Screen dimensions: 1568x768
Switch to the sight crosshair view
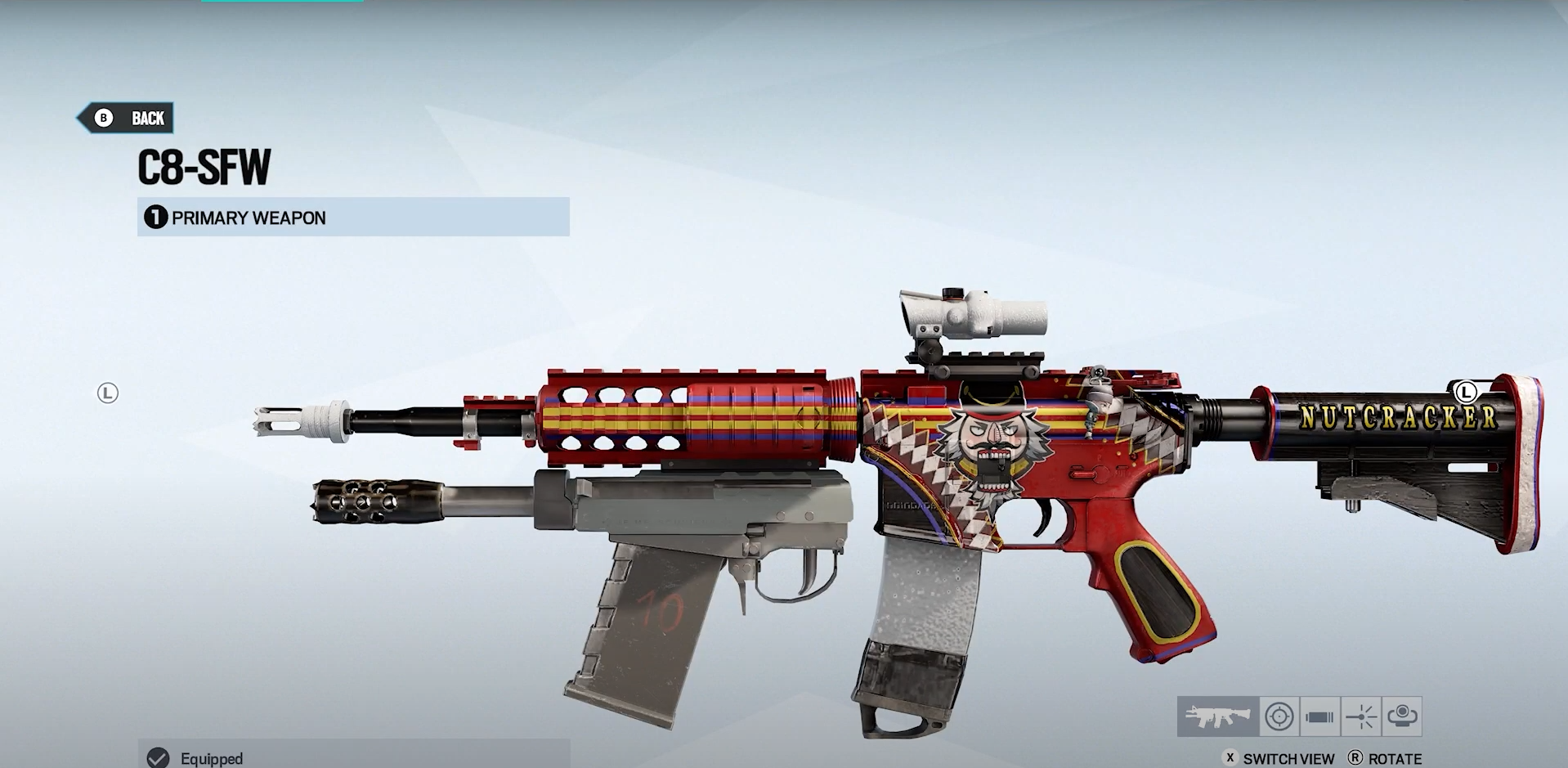coord(1279,717)
